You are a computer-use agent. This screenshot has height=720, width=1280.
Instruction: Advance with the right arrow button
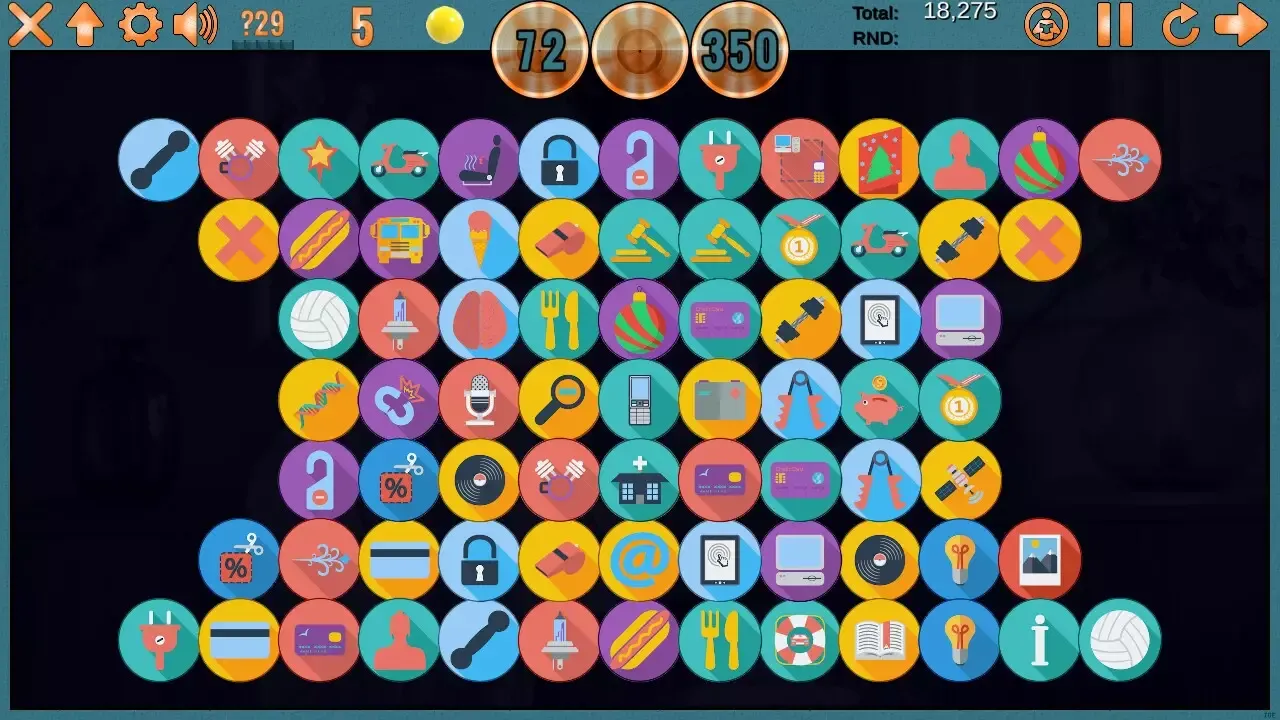[1240, 25]
